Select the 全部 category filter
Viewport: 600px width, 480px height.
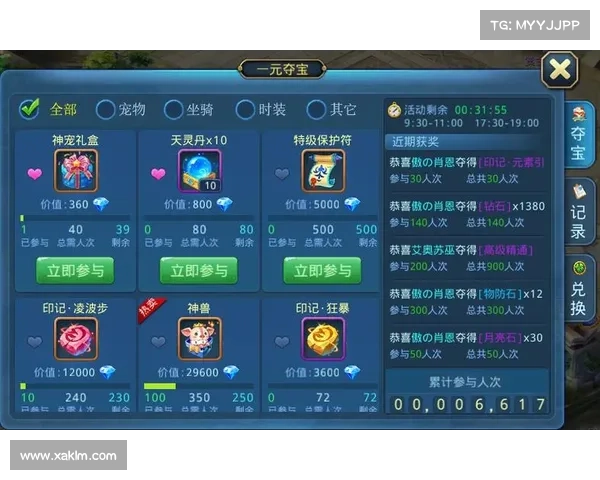pyautogui.click(x=30, y=109)
